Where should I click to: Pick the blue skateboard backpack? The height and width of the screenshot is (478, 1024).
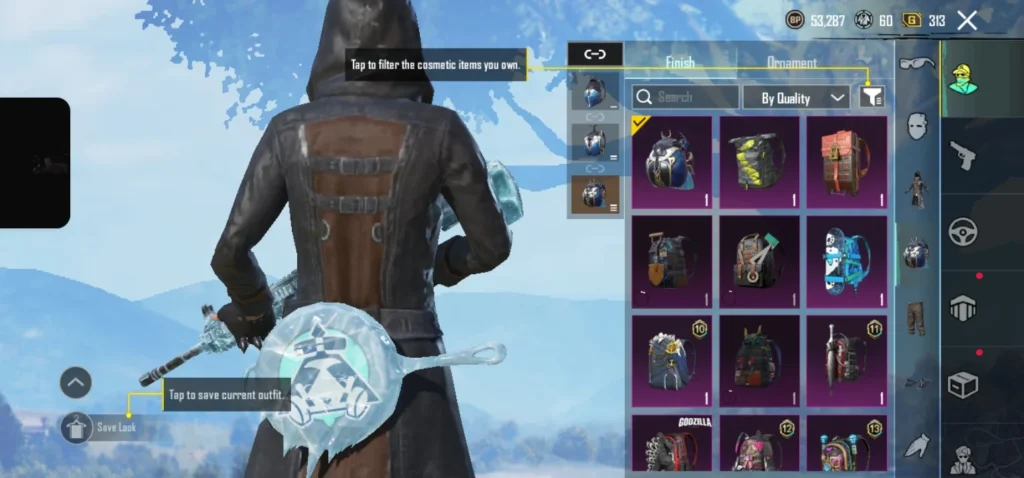click(846, 261)
